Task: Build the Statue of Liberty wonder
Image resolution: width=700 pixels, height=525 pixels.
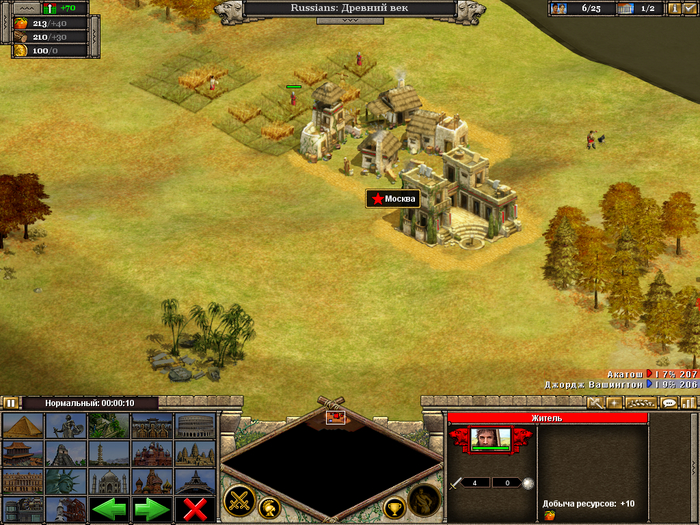Action: (x=65, y=482)
